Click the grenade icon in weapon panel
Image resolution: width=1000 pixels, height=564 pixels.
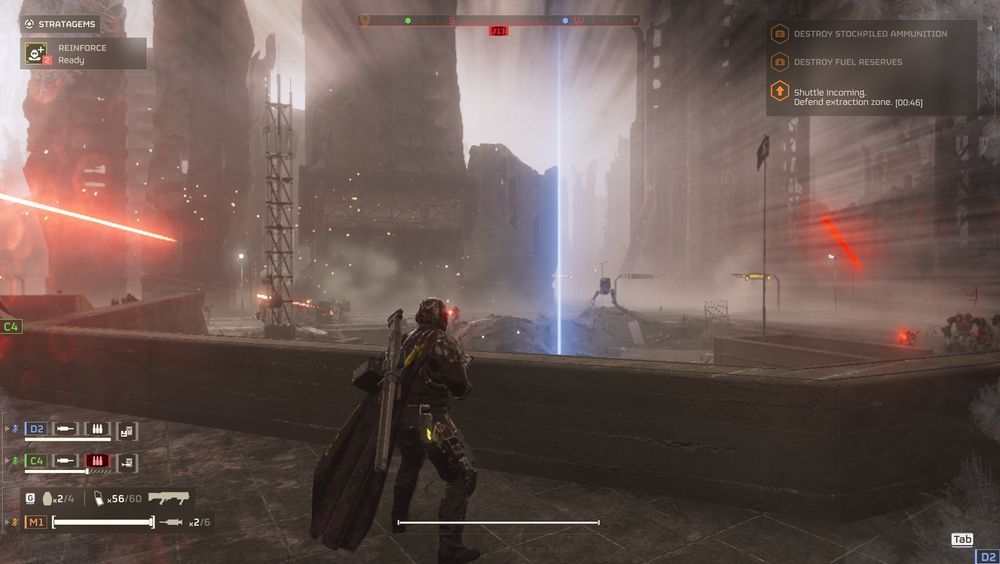click(46, 498)
